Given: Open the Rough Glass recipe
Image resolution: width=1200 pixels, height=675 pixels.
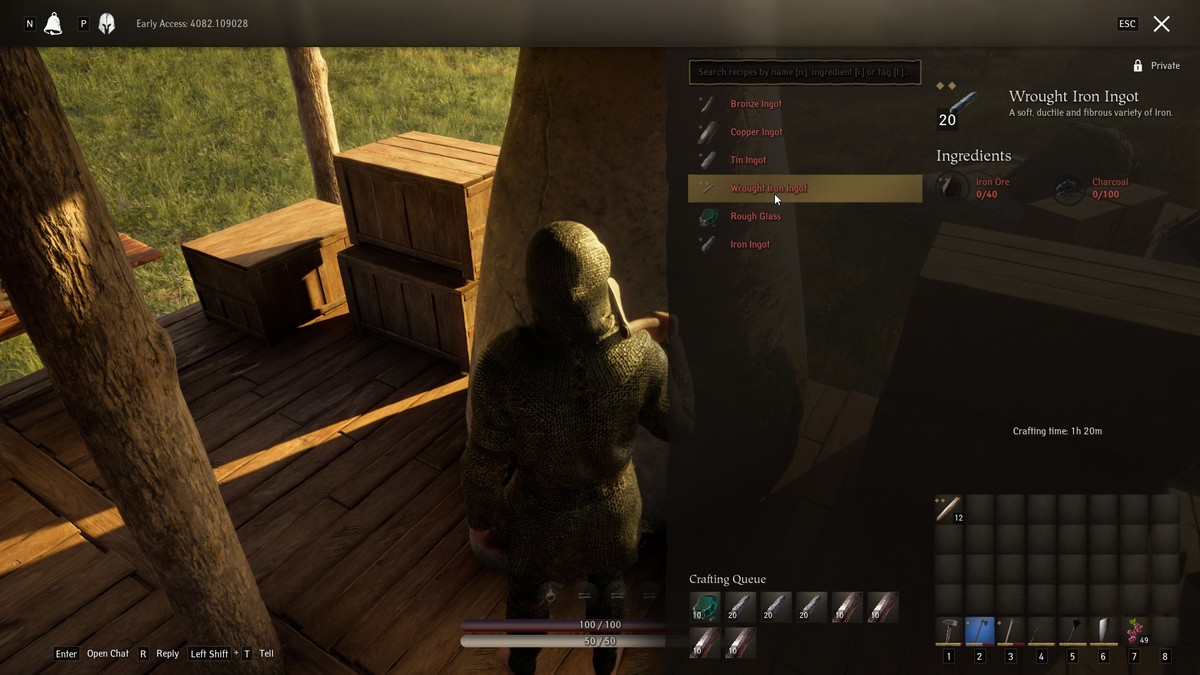Looking at the screenshot, I should point(755,216).
